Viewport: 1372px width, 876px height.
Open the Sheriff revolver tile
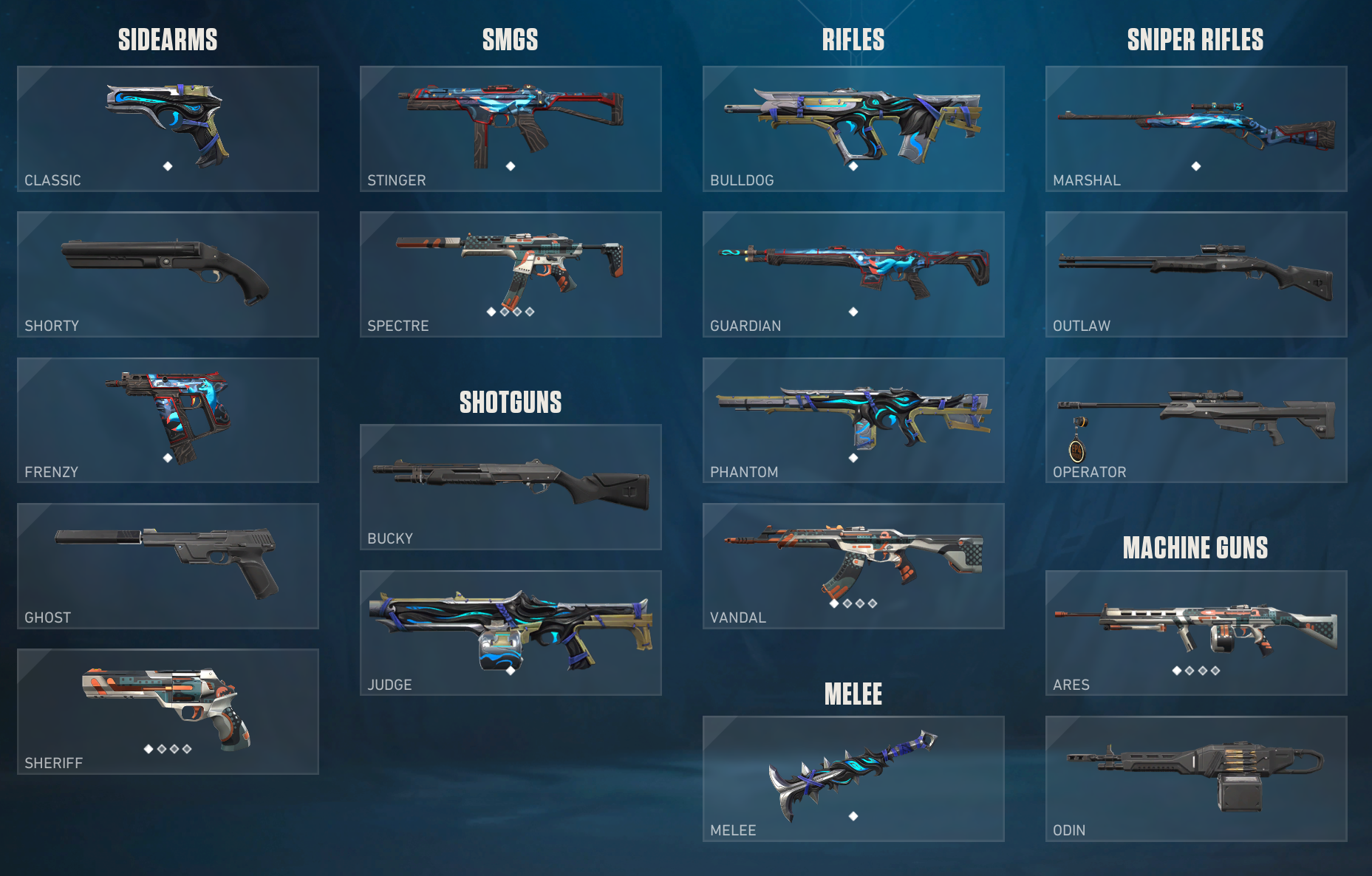168,711
